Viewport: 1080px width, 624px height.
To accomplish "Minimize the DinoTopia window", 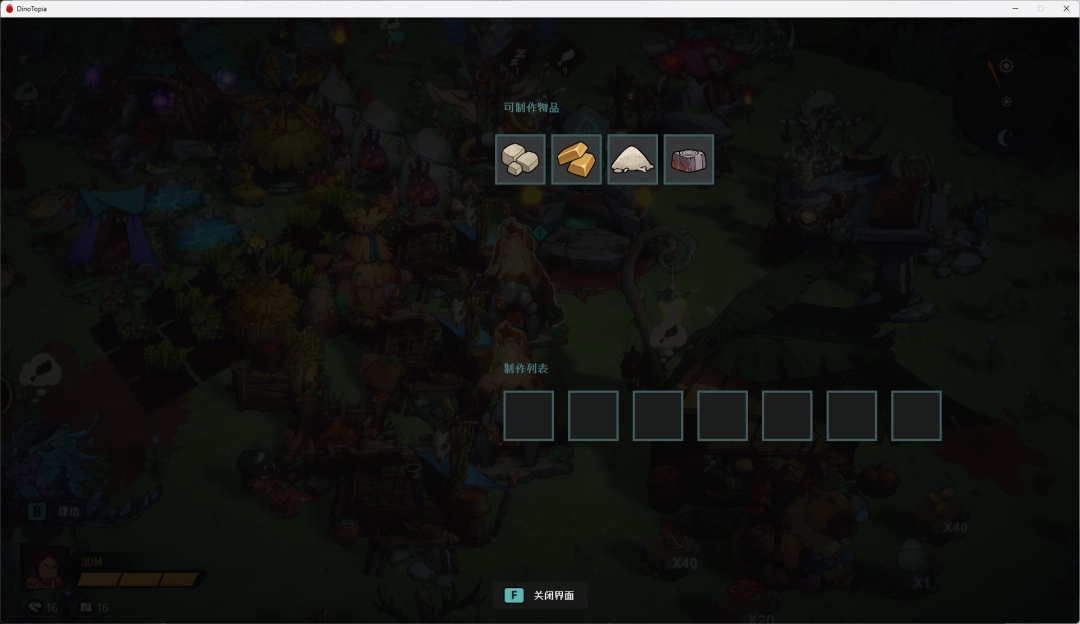I will pyautogui.click(x=1015, y=8).
